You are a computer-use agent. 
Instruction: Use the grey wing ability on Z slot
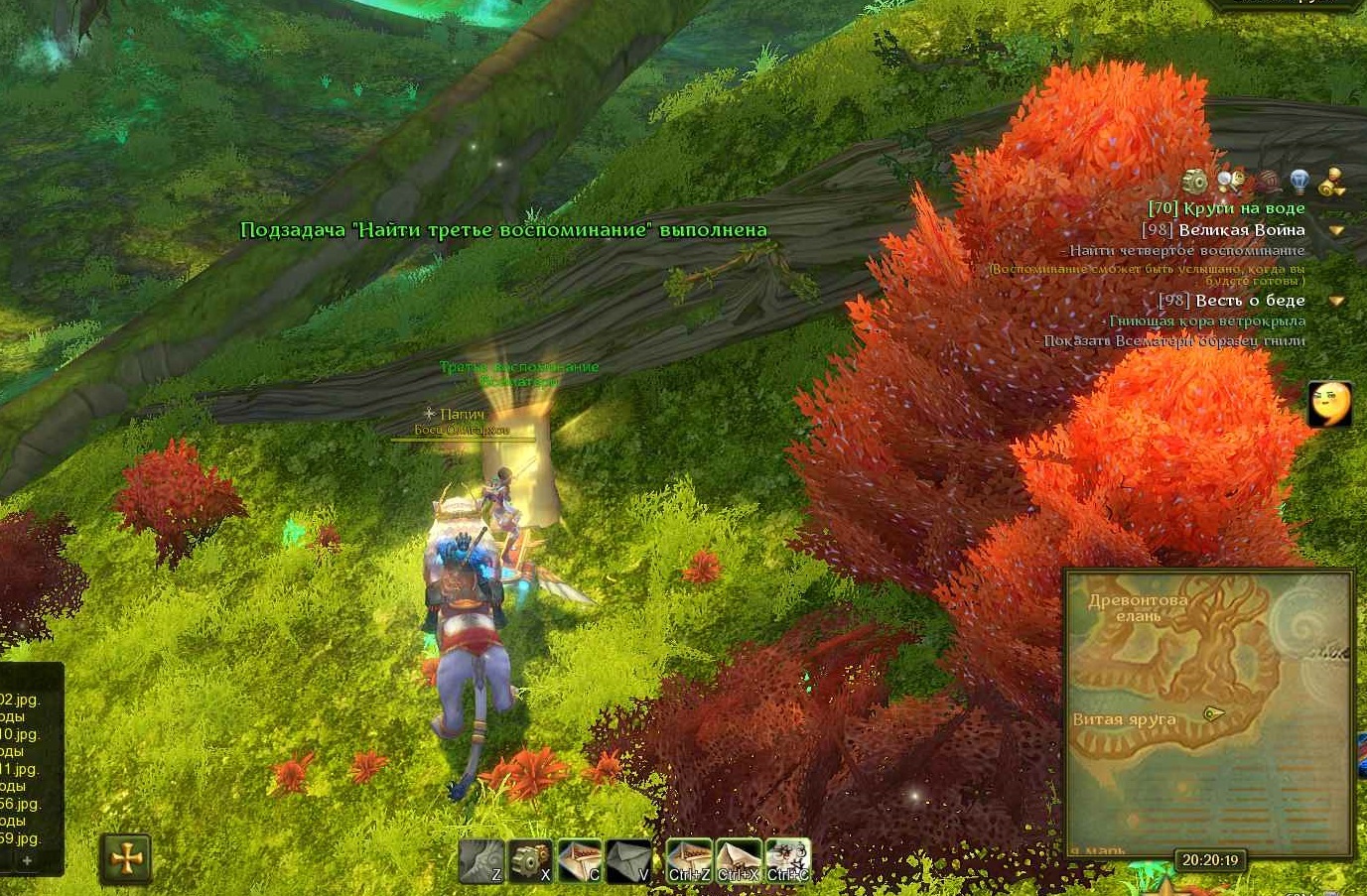tap(481, 860)
